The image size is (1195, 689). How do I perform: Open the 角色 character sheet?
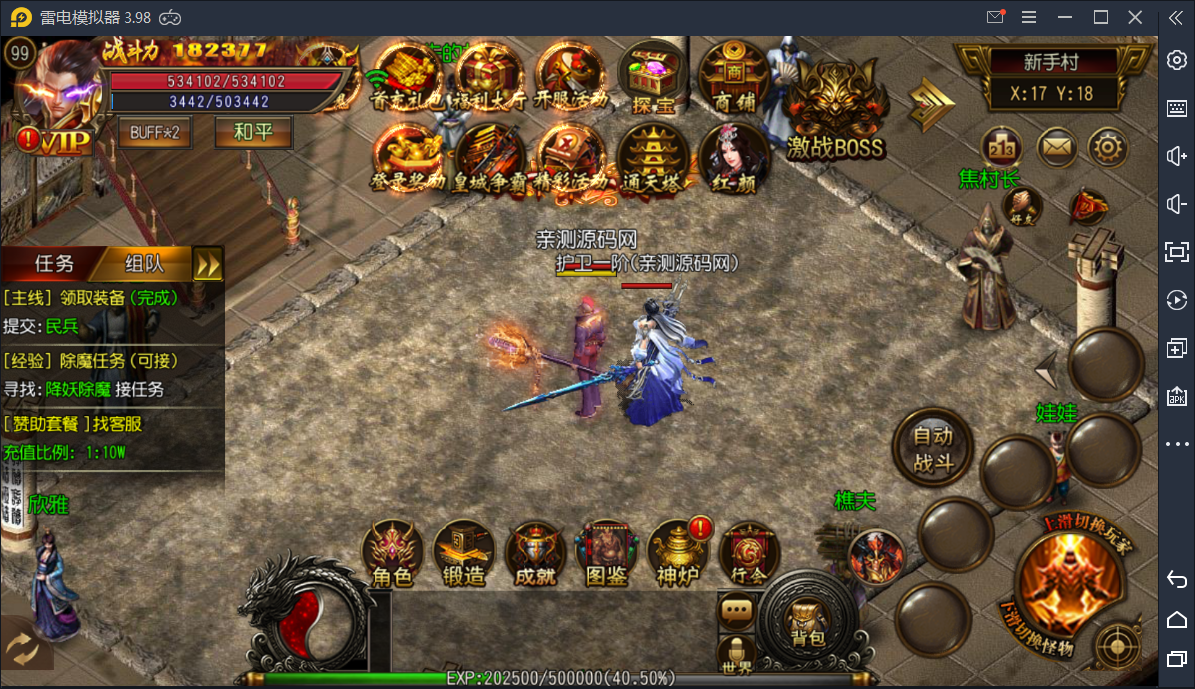coord(393,553)
